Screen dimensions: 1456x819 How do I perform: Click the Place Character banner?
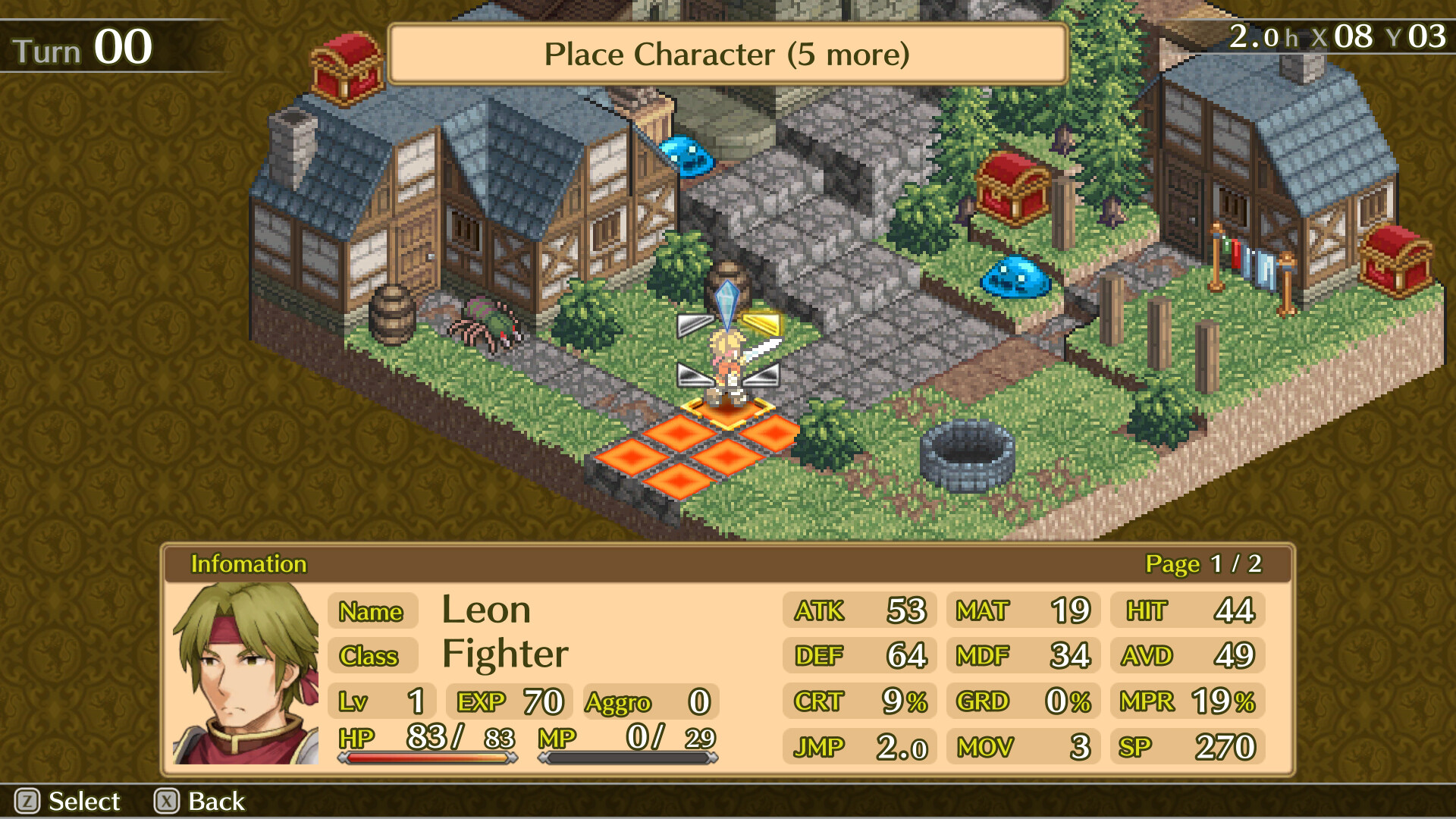(x=726, y=54)
